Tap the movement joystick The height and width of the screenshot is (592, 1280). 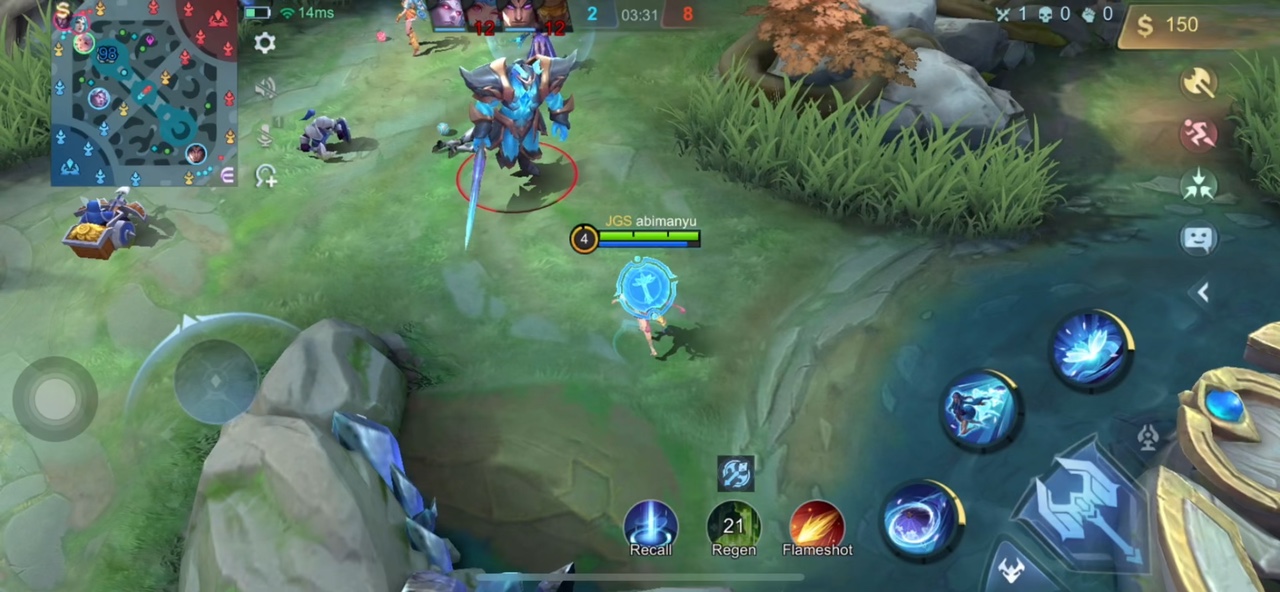coord(55,398)
